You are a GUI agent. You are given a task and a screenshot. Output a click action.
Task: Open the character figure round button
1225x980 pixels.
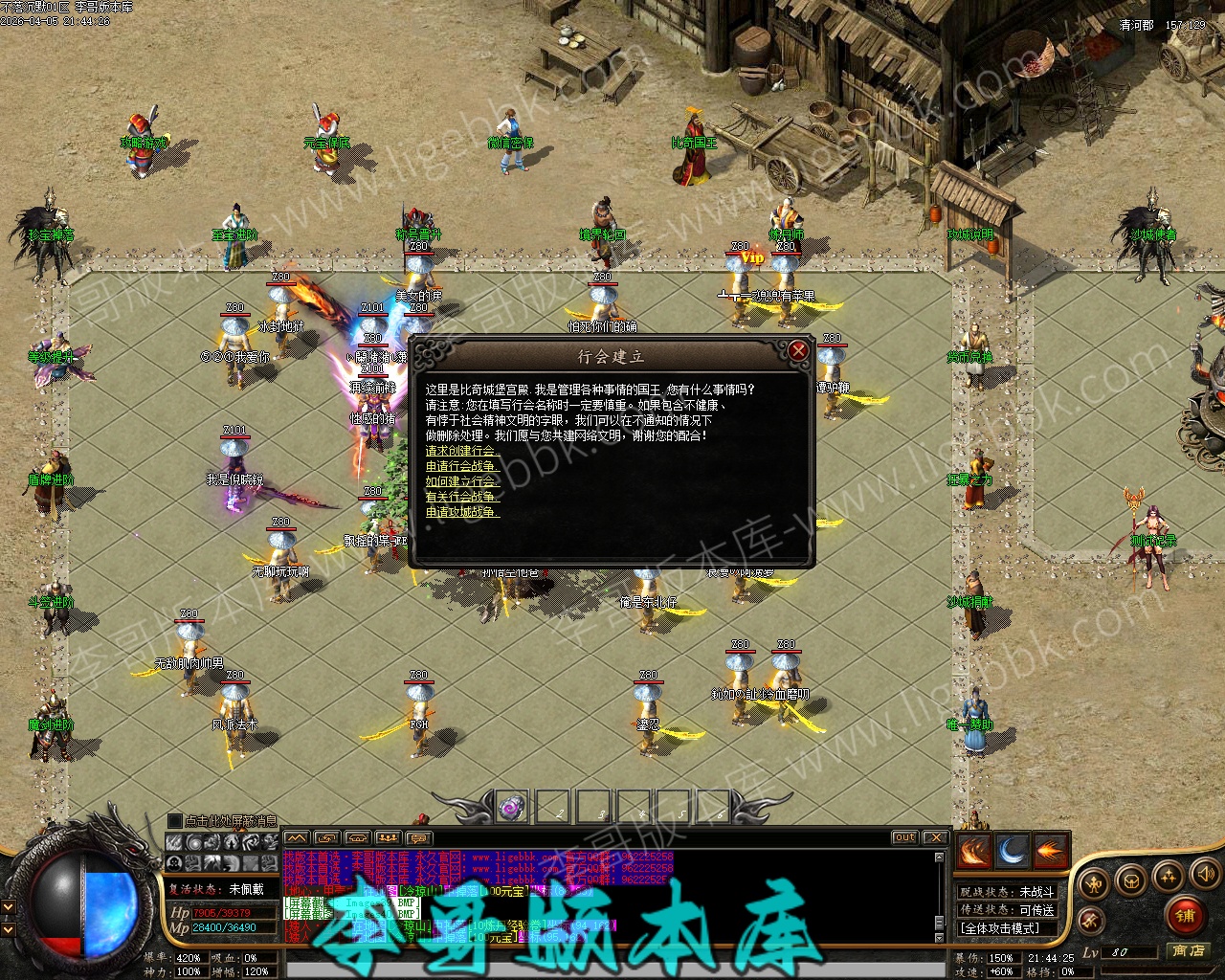[x=1095, y=883]
